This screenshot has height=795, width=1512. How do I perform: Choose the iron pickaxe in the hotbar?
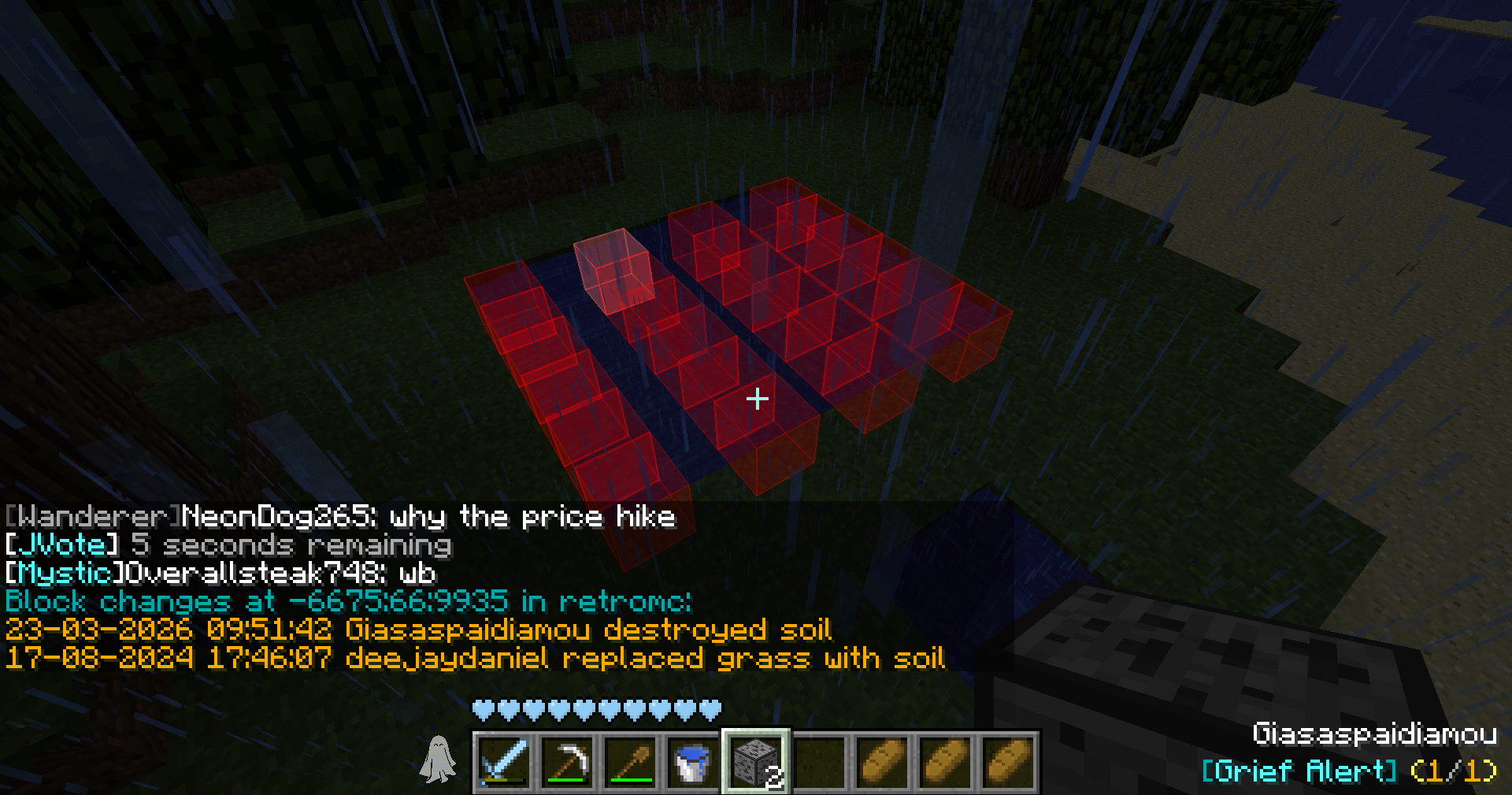[x=566, y=761]
